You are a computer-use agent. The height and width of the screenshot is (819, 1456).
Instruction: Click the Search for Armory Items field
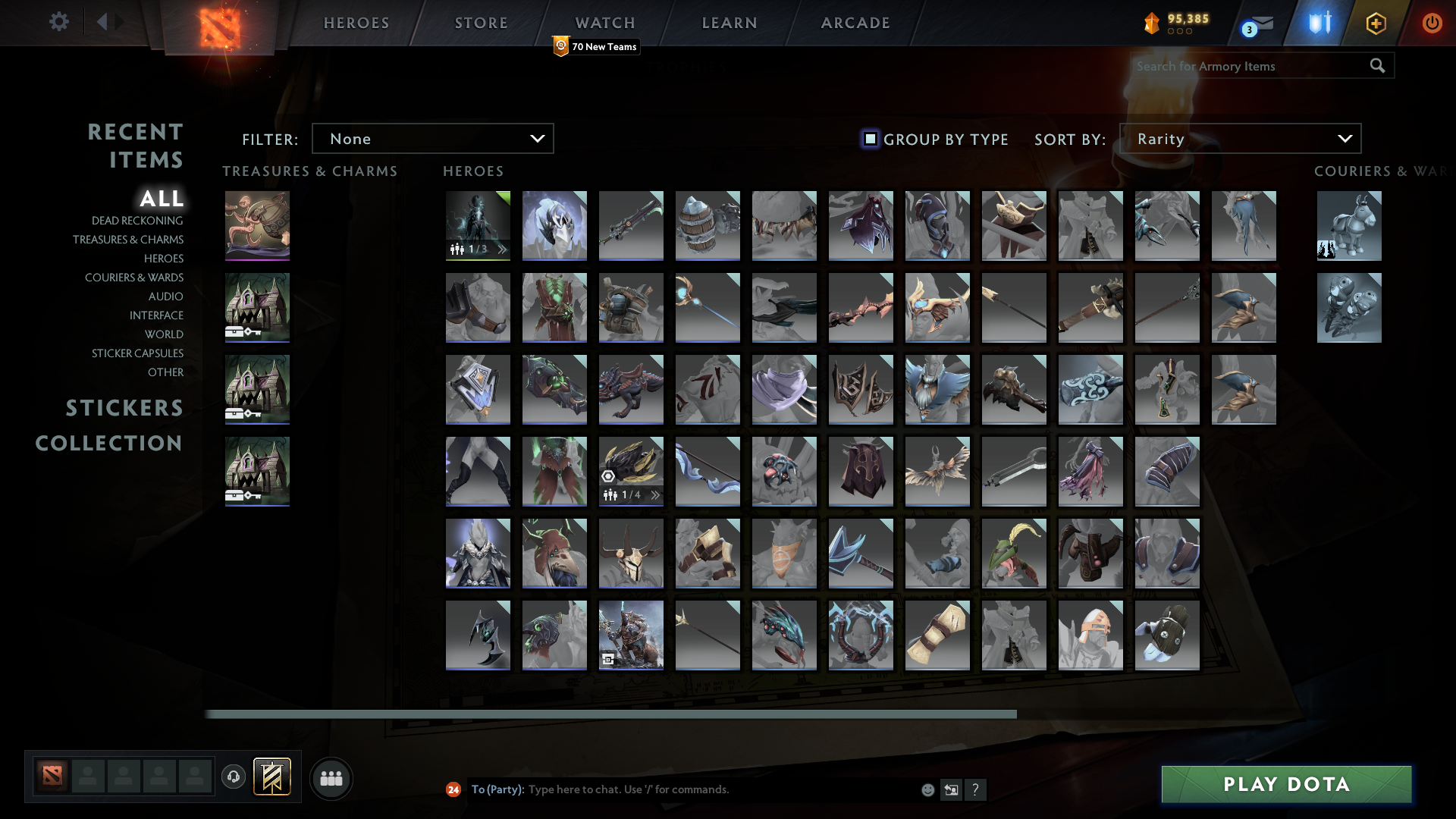tap(1251, 66)
